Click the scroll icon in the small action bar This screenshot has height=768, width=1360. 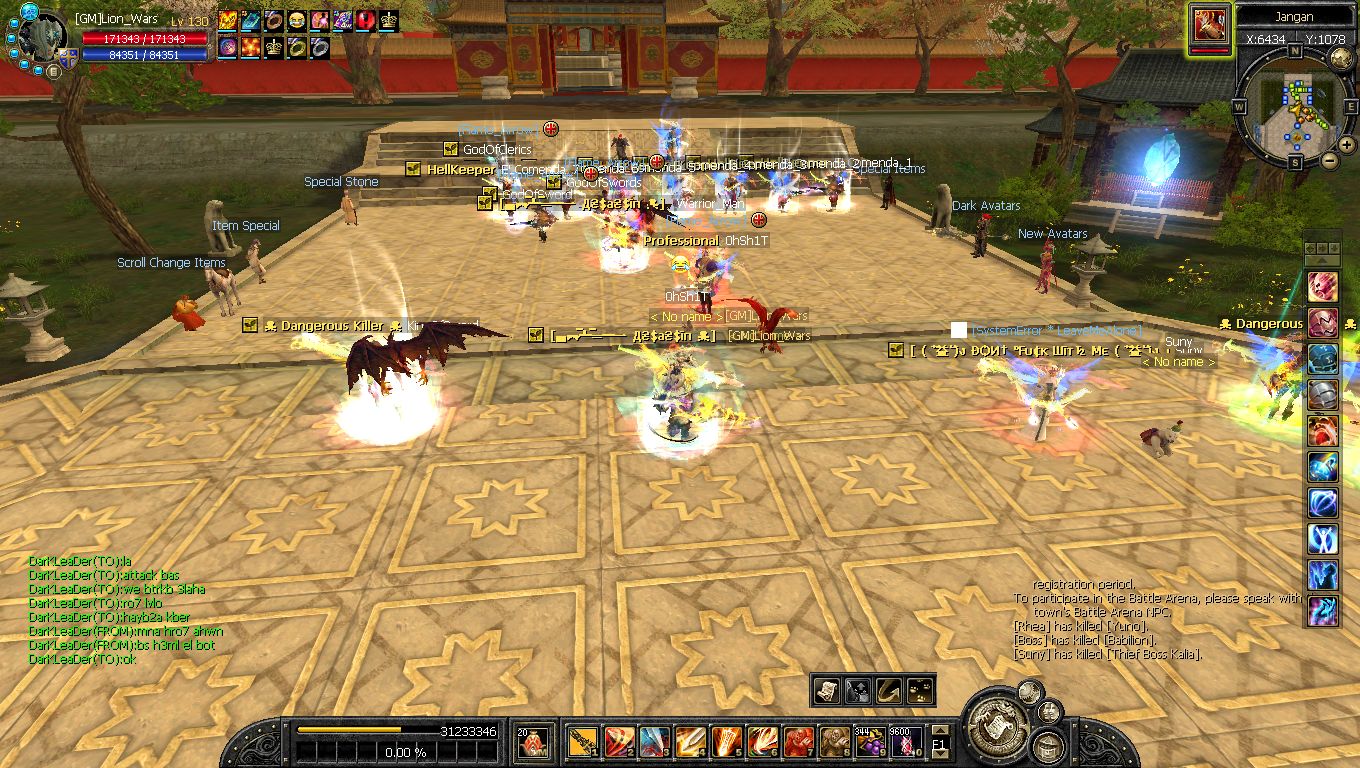pos(828,691)
